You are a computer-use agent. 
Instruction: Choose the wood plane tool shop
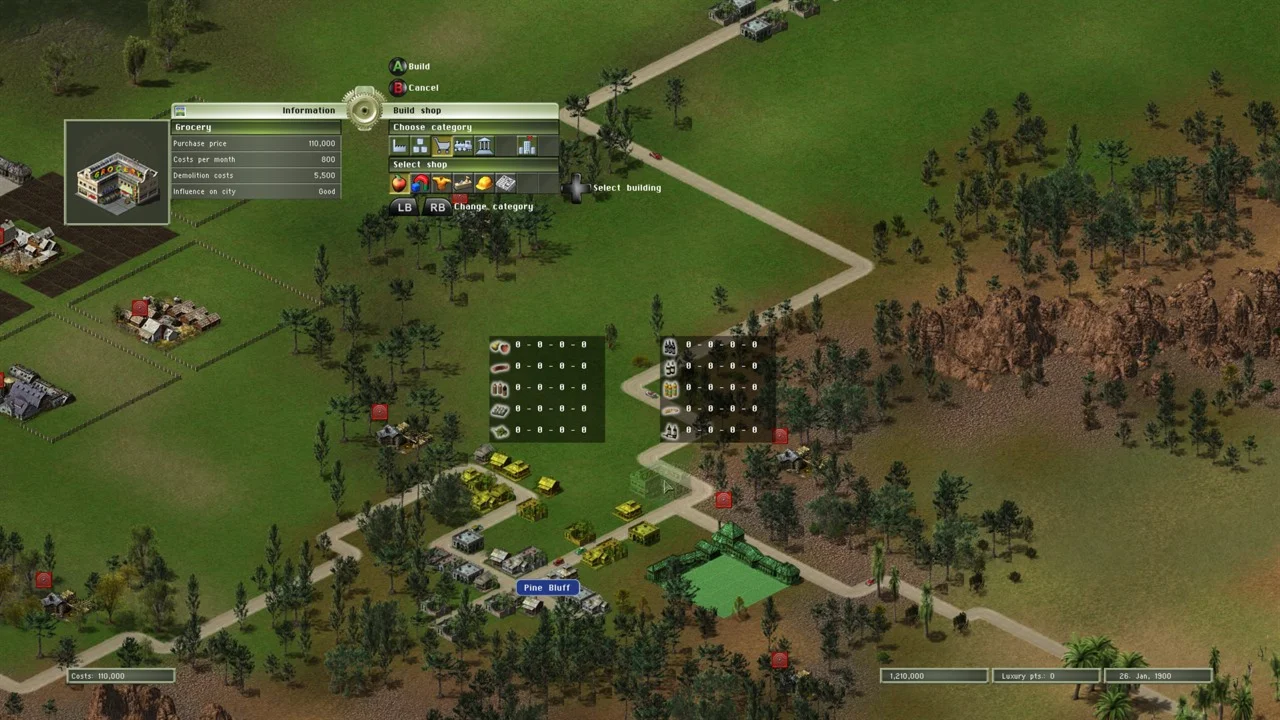(x=462, y=183)
